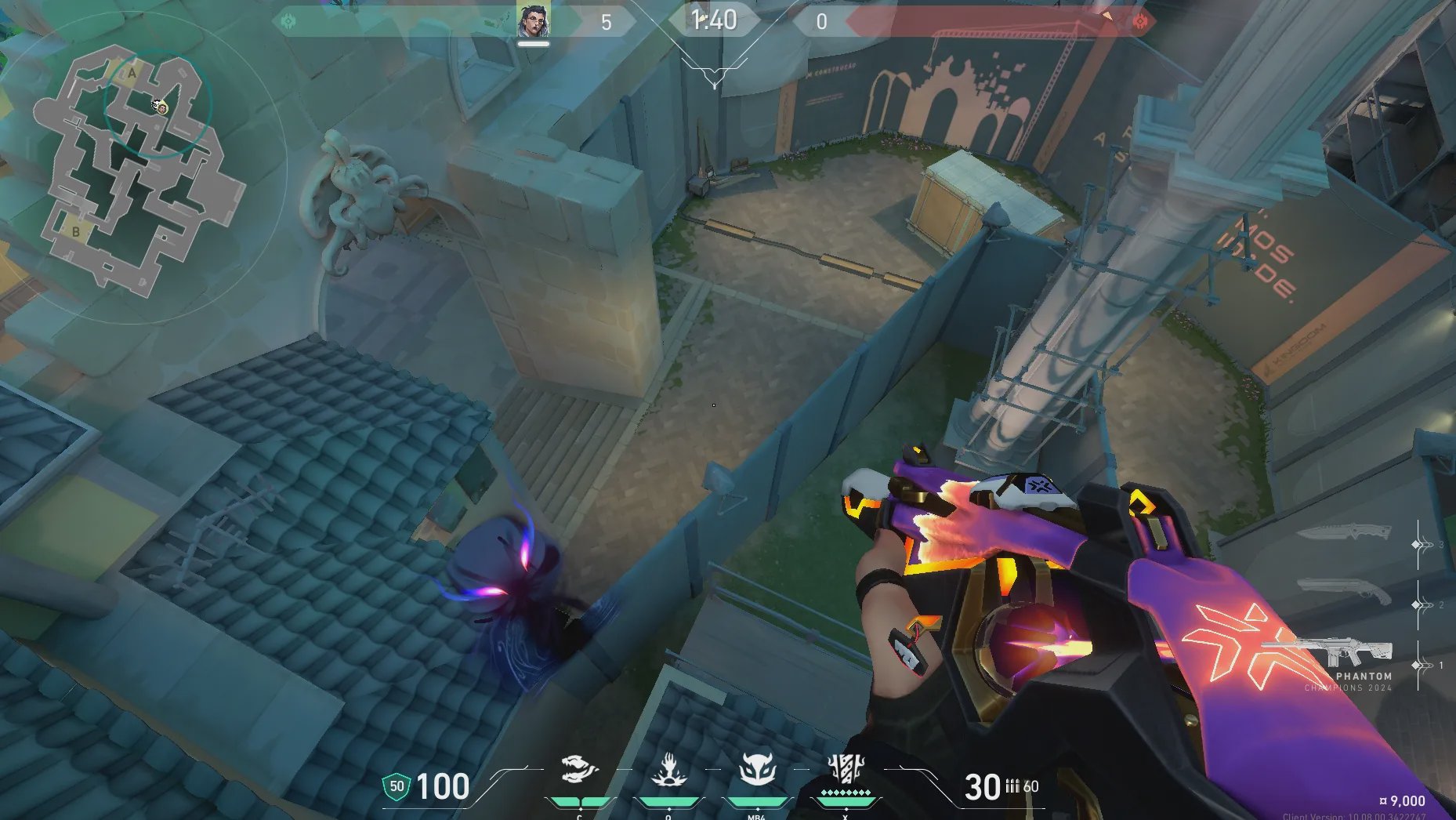
Task: Use the Seize ability with the reaching hand icon
Action: click(668, 771)
